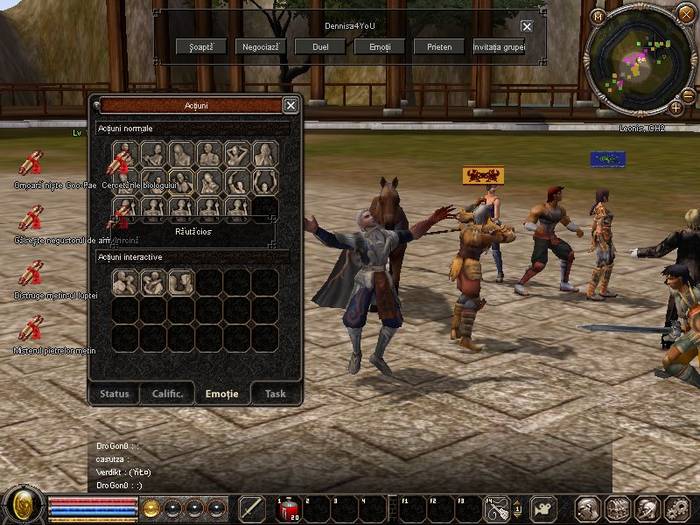Select the sword attack quickslot
The height and width of the screenshot is (525, 700).
[x=252, y=508]
